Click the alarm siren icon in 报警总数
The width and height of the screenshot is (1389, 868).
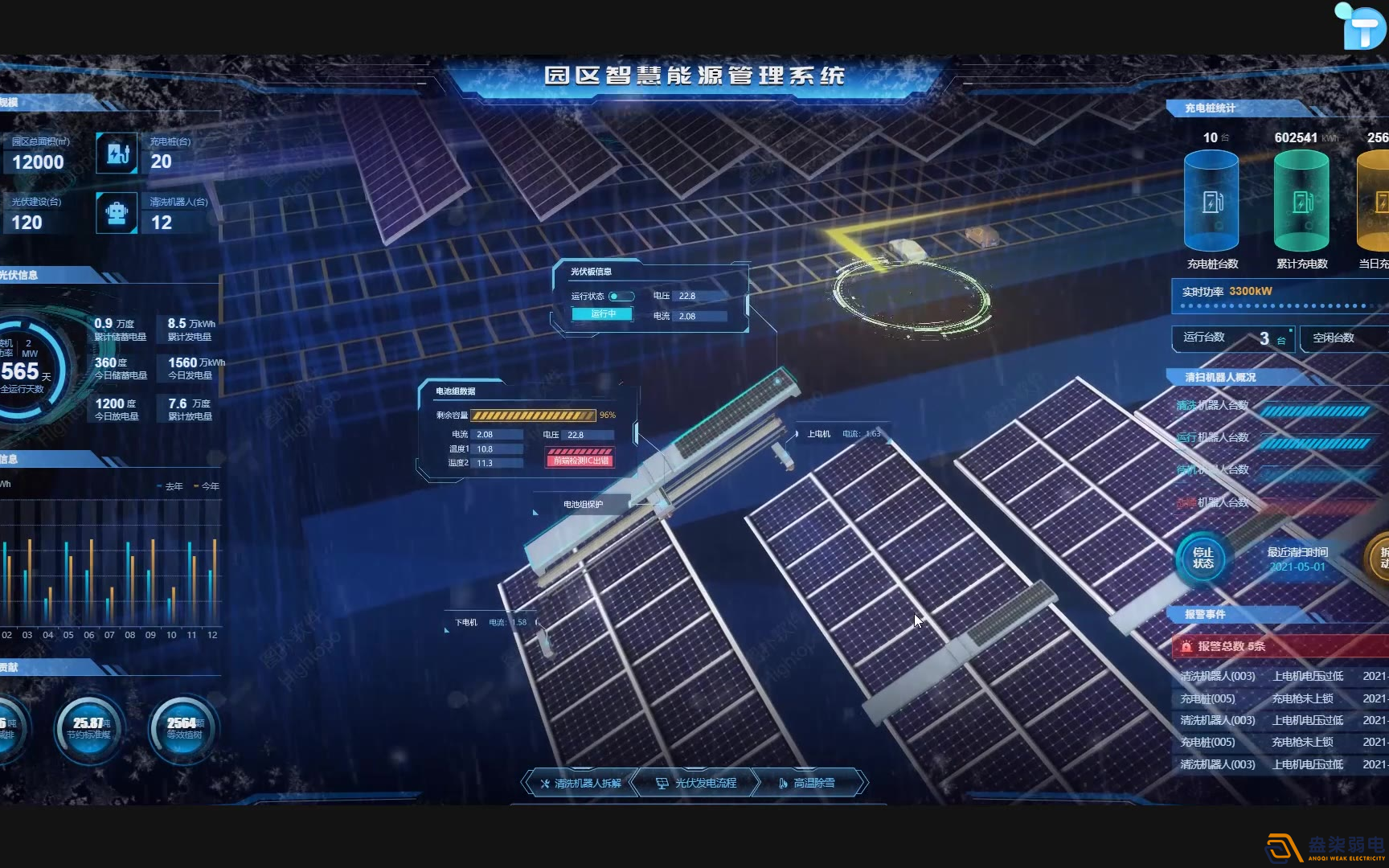1187,646
